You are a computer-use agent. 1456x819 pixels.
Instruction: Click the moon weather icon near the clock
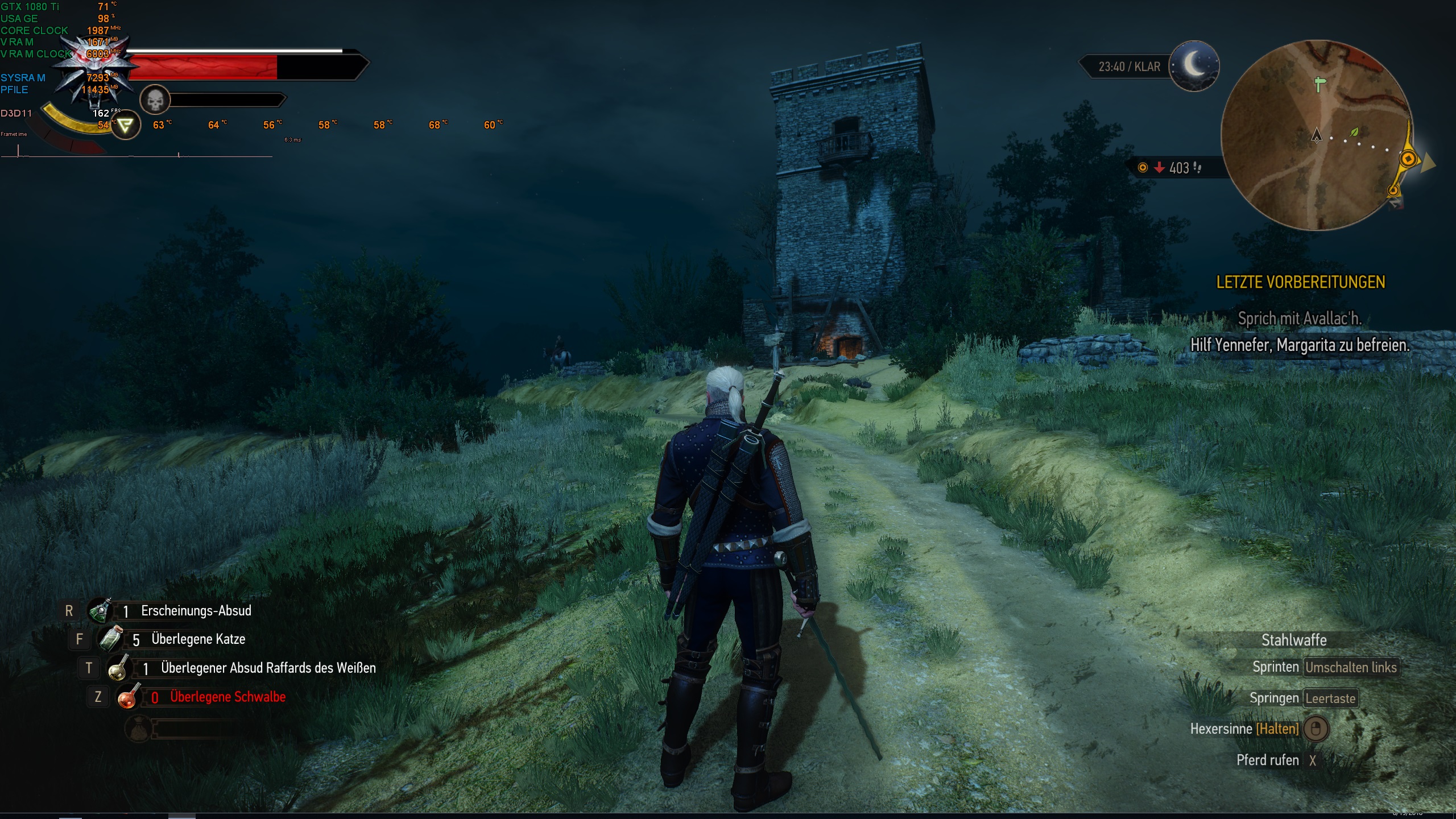1196,66
